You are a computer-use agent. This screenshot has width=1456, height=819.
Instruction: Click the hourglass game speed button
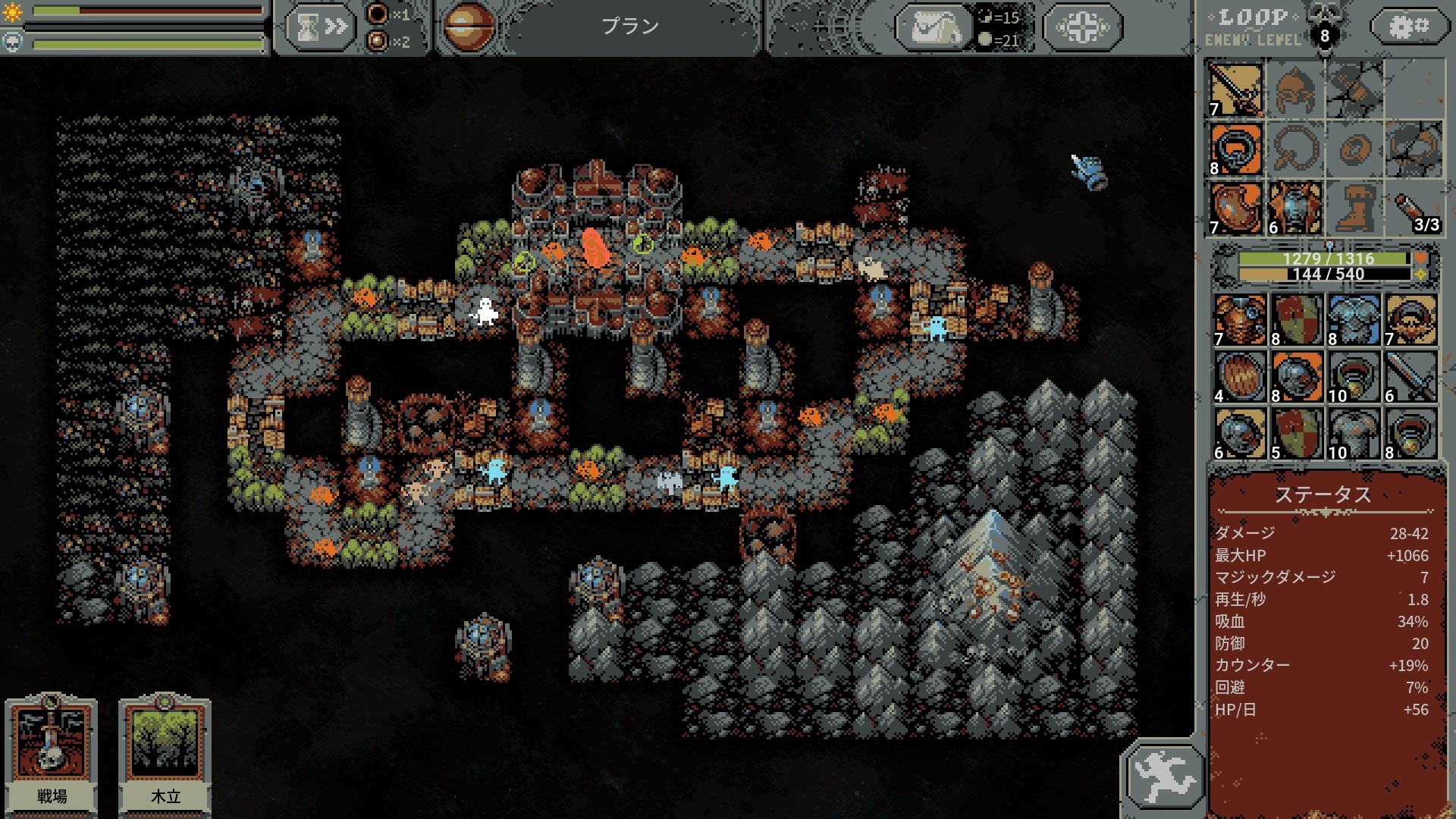click(321, 27)
